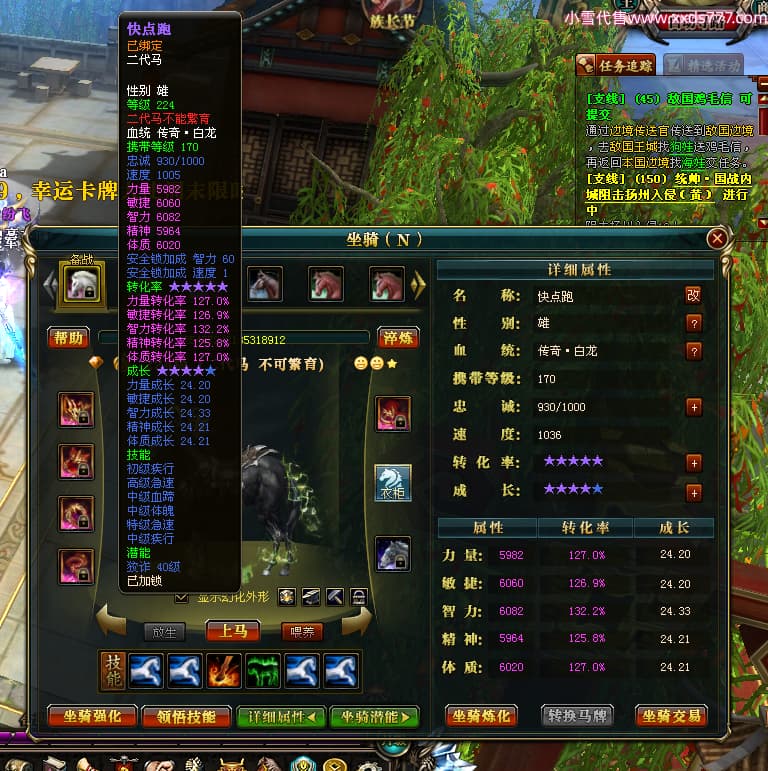Image resolution: width=768 pixels, height=771 pixels.
Task: Open the 衣柜 wardrobe icon
Action: [x=393, y=483]
